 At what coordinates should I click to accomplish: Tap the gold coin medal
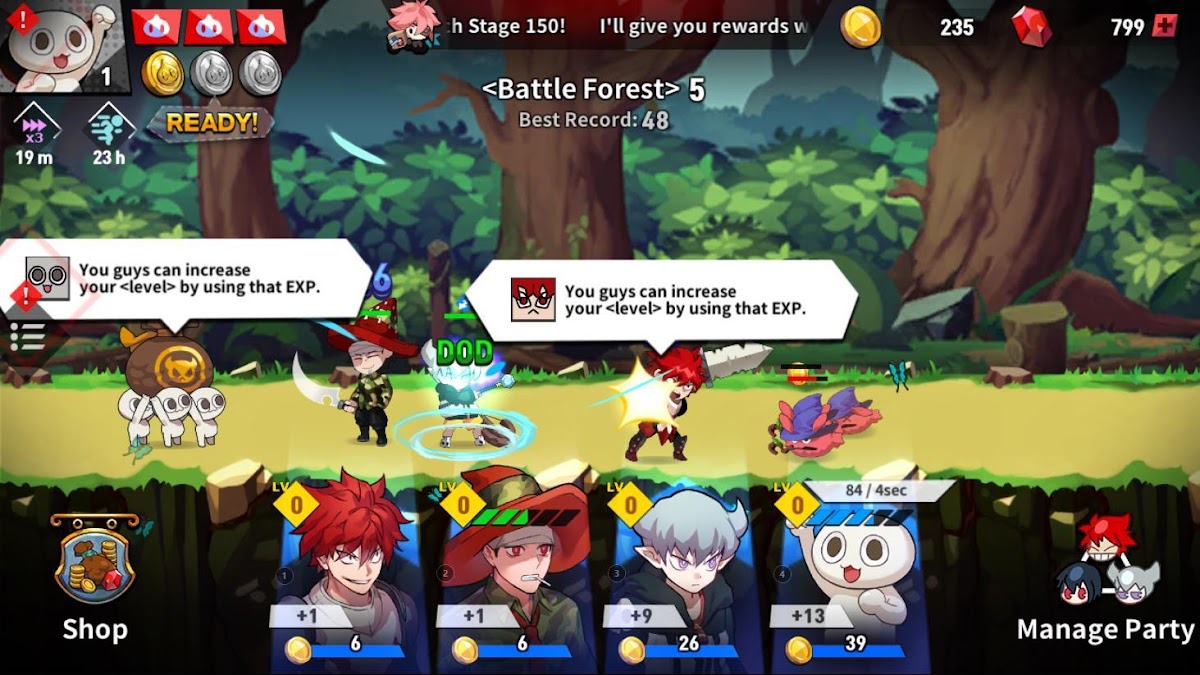tap(163, 73)
